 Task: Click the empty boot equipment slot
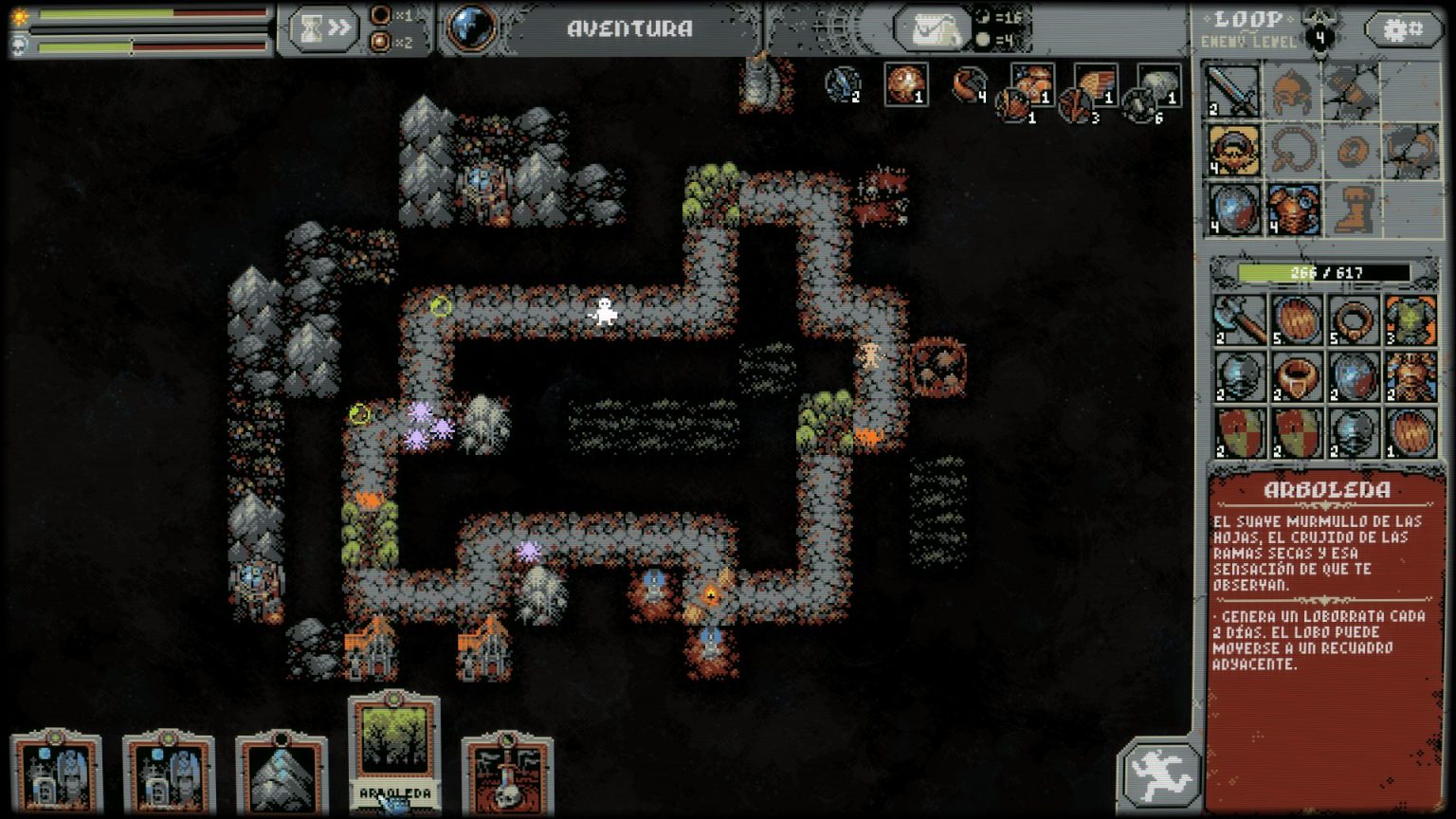click(x=1352, y=209)
